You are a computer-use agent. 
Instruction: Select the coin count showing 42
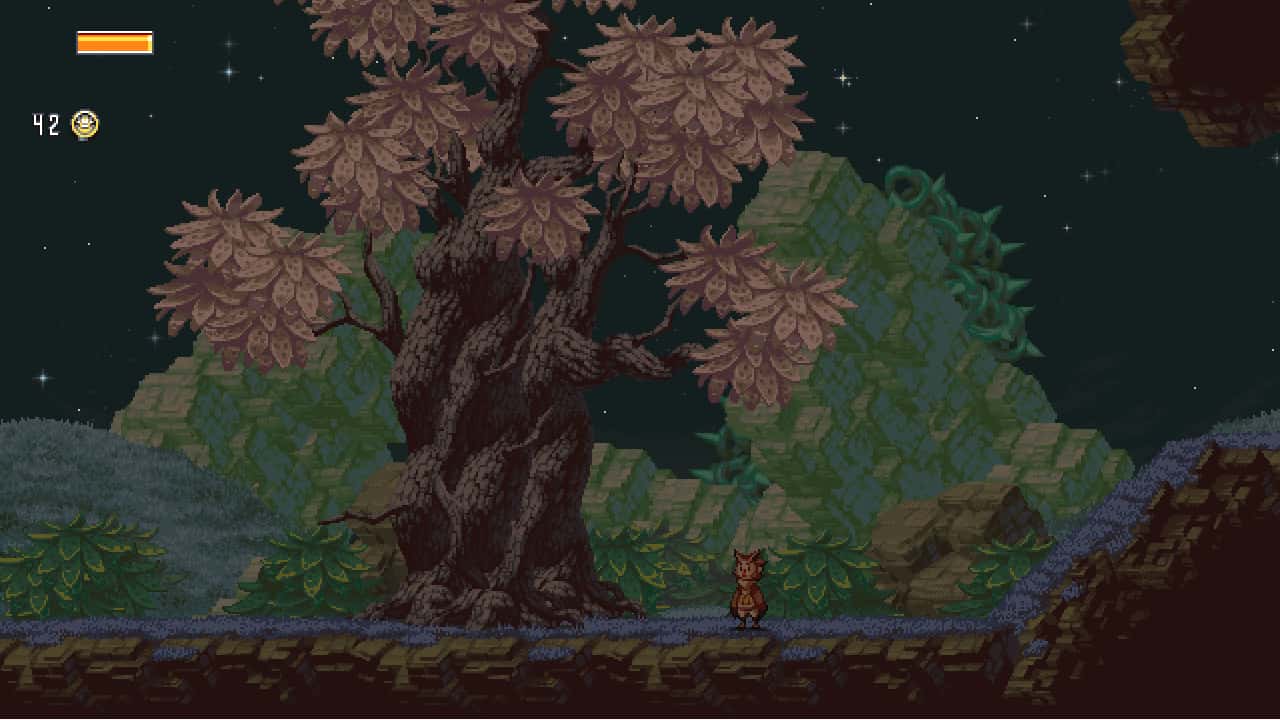tap(45, 124)
